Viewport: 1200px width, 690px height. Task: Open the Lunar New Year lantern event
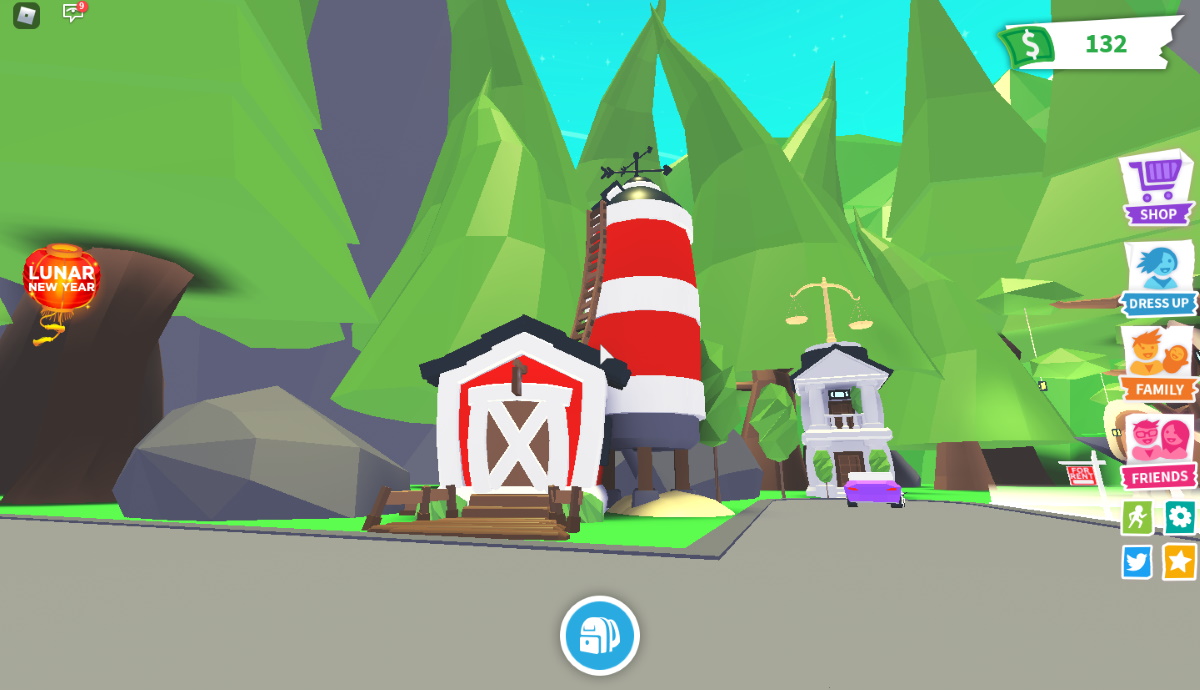pyautogui.click(x=61, y=283)
